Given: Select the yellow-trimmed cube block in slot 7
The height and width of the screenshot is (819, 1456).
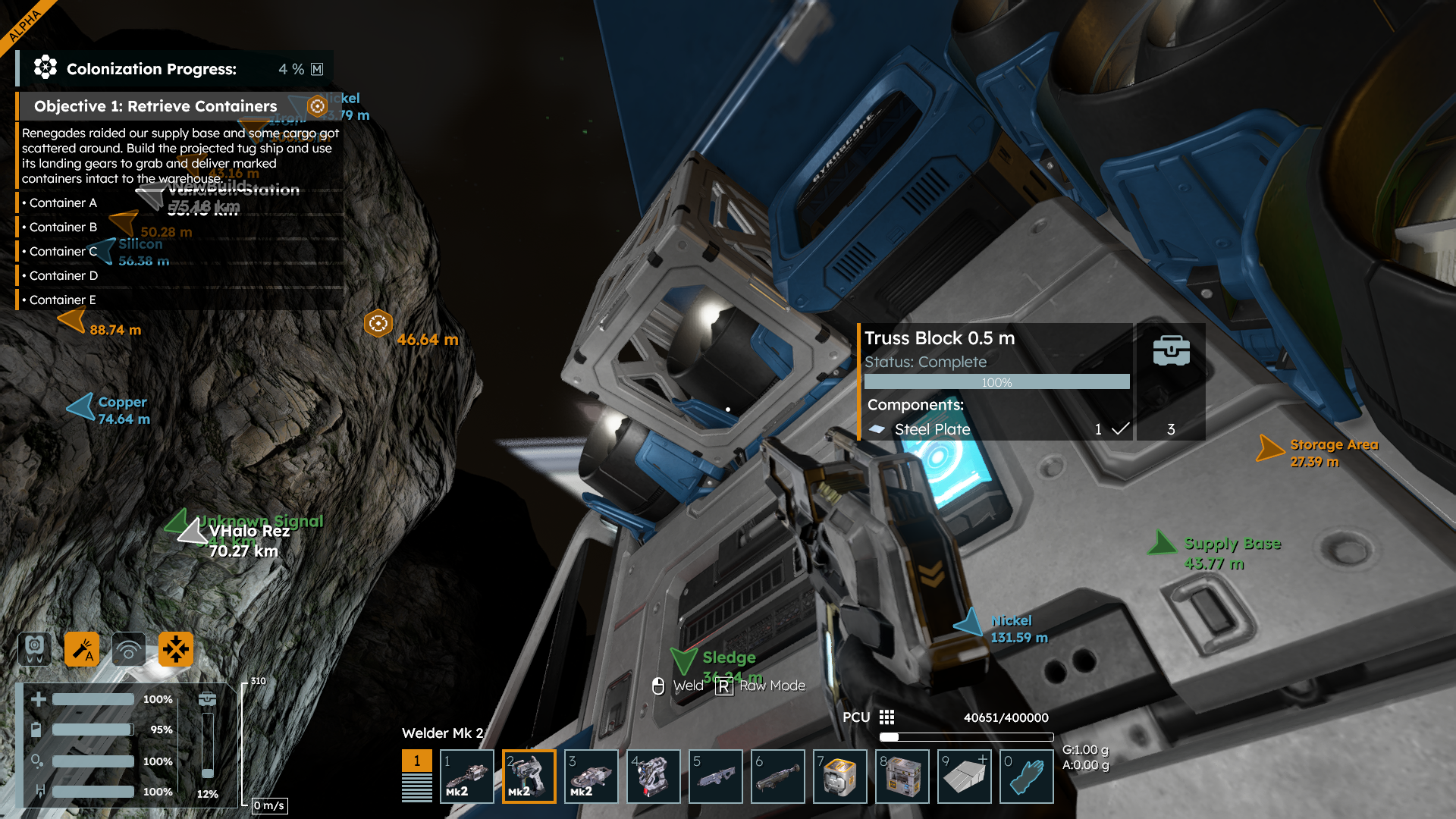Looking at the screenshot, I should point(840,776).
